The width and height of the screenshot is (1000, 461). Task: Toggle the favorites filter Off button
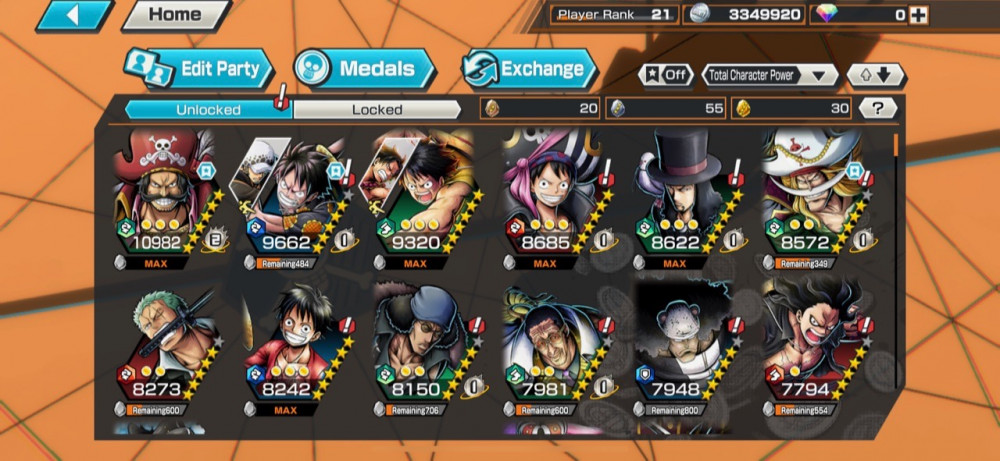pyautogui.click(x=666, y=75)
